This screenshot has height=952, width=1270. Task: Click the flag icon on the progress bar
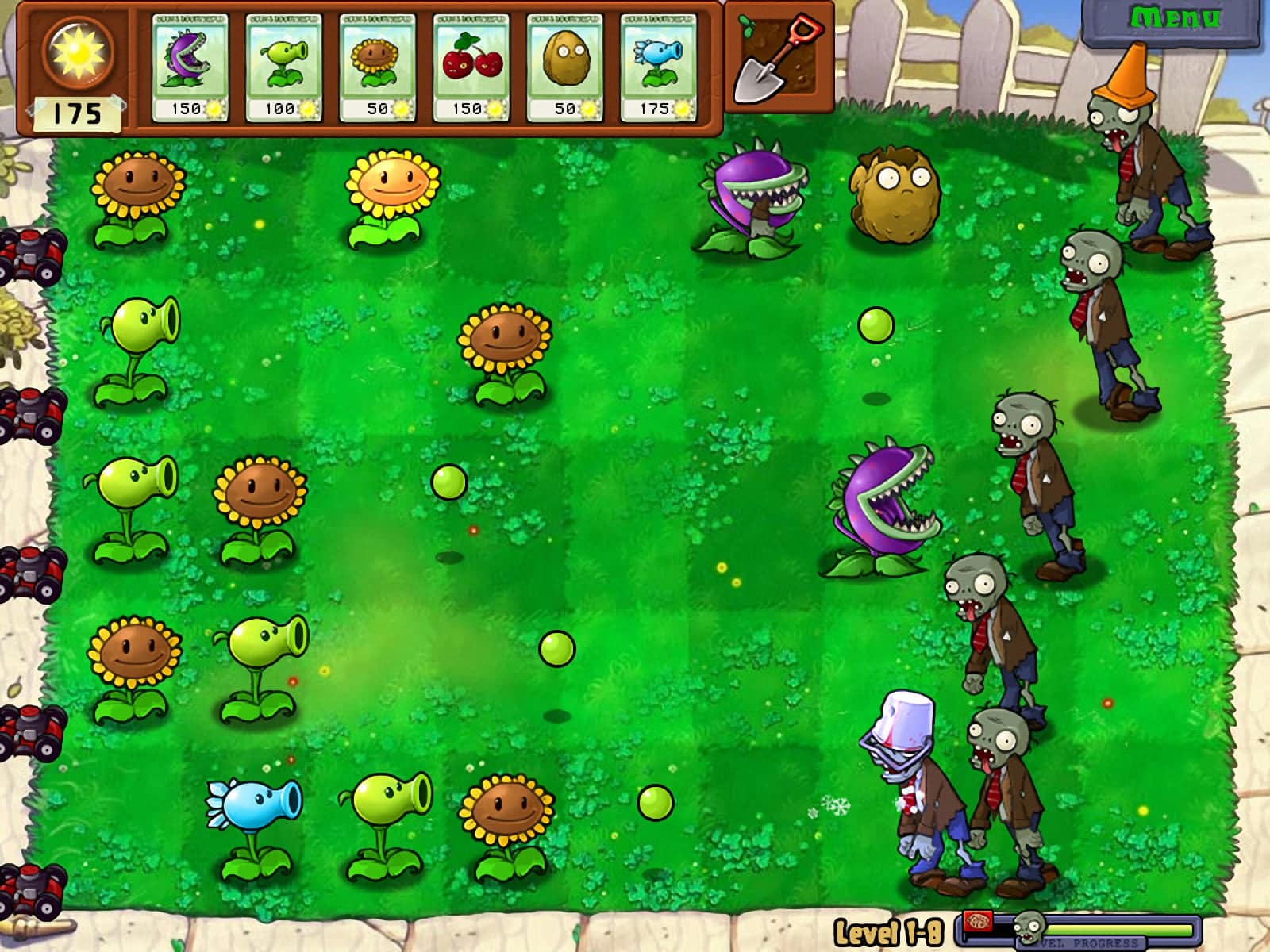click(978, 923)
